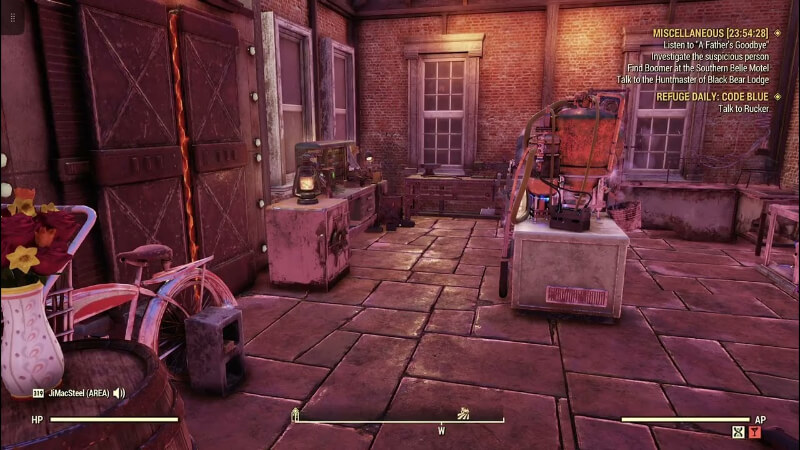Select the "Talk to Rucker" objective

point(743,108)
